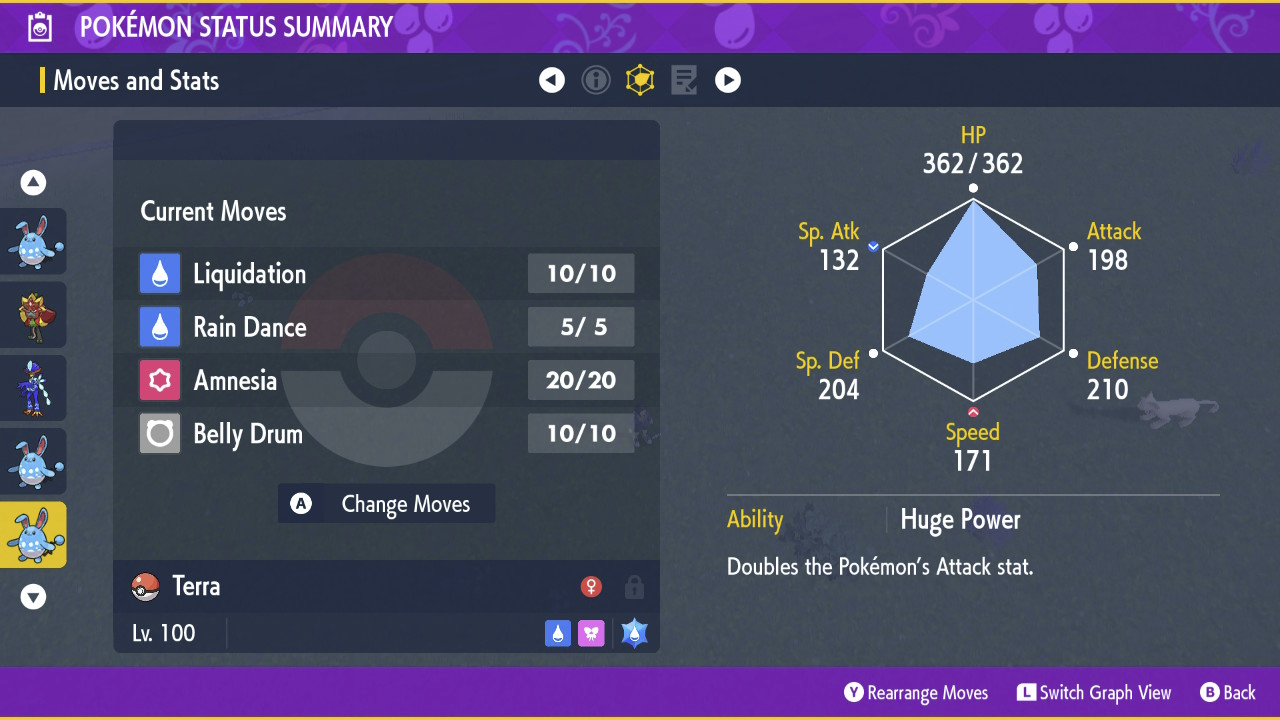Select the Rain Dance move

point(387,327)
